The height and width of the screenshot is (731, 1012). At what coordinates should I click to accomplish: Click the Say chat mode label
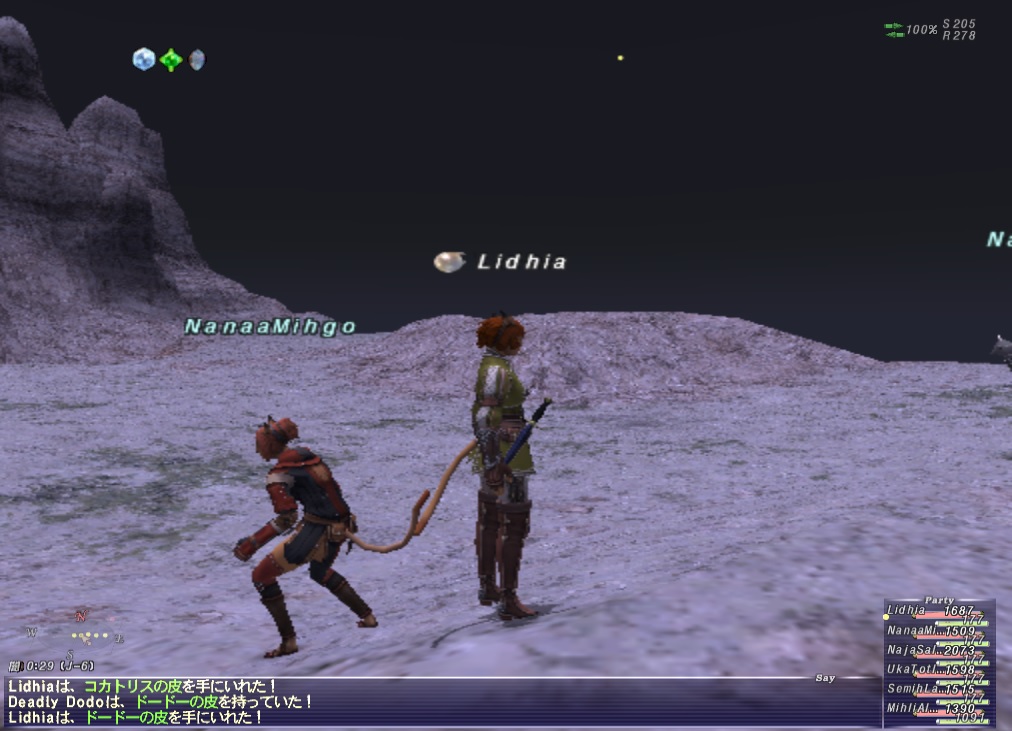[824, 678]
